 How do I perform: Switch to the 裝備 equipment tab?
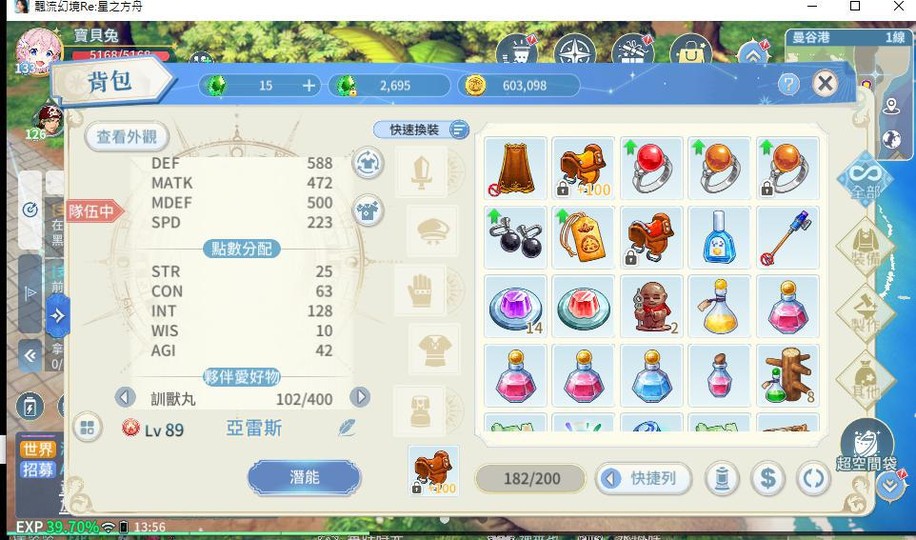click(x=864, y=245)
